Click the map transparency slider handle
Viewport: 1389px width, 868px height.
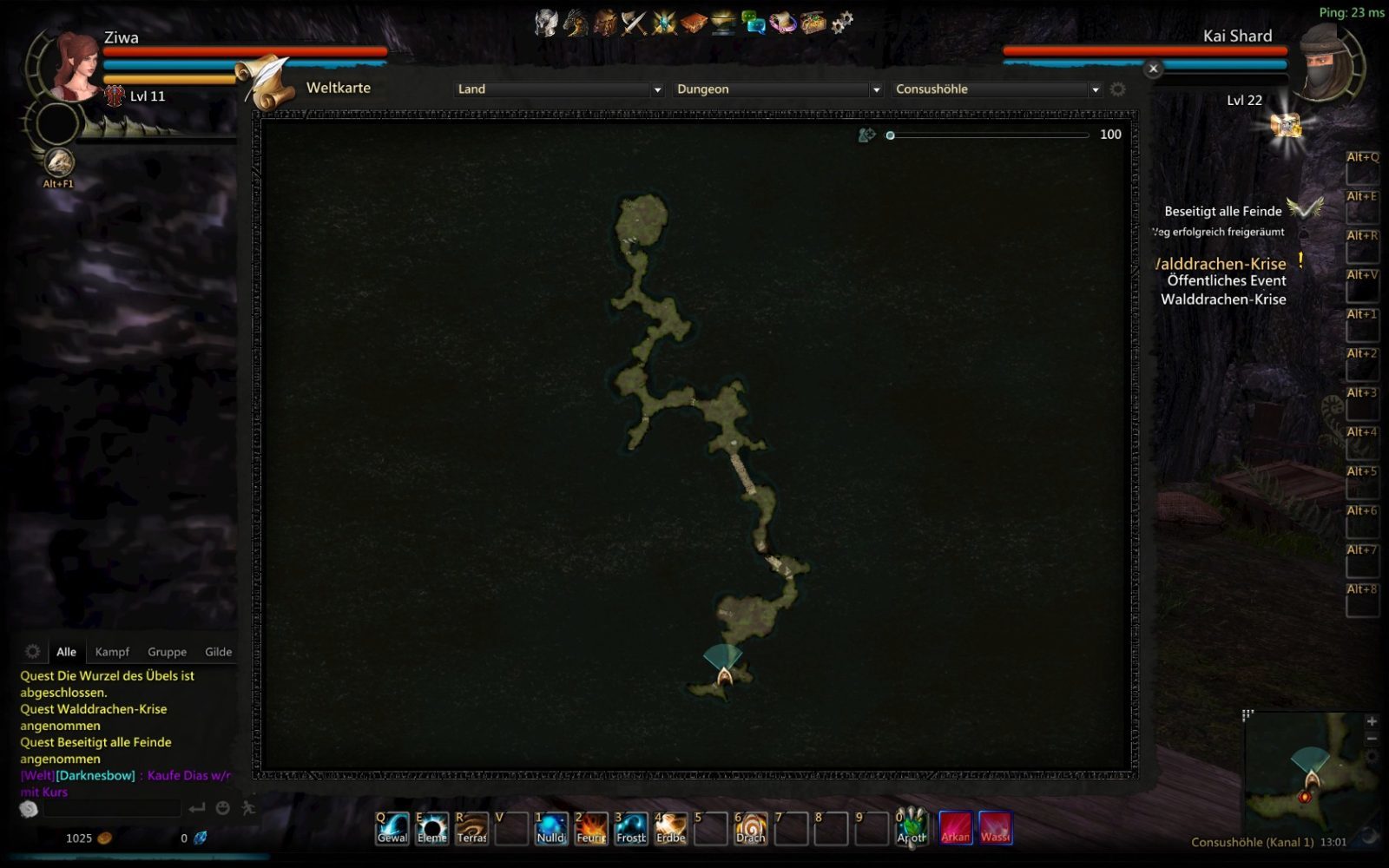(890, 135)
